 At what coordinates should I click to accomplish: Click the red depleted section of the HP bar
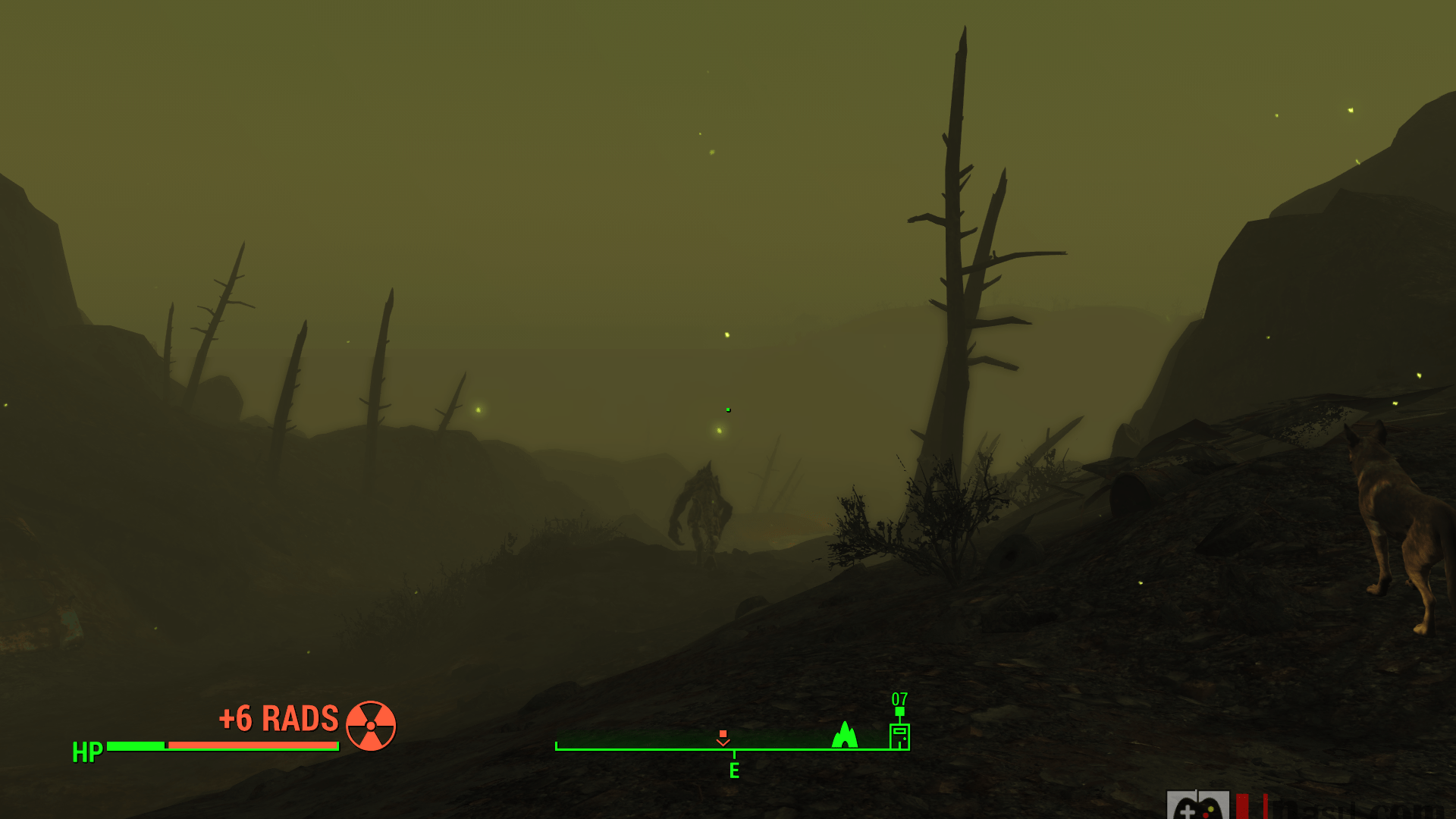click(x=250, y=745)
